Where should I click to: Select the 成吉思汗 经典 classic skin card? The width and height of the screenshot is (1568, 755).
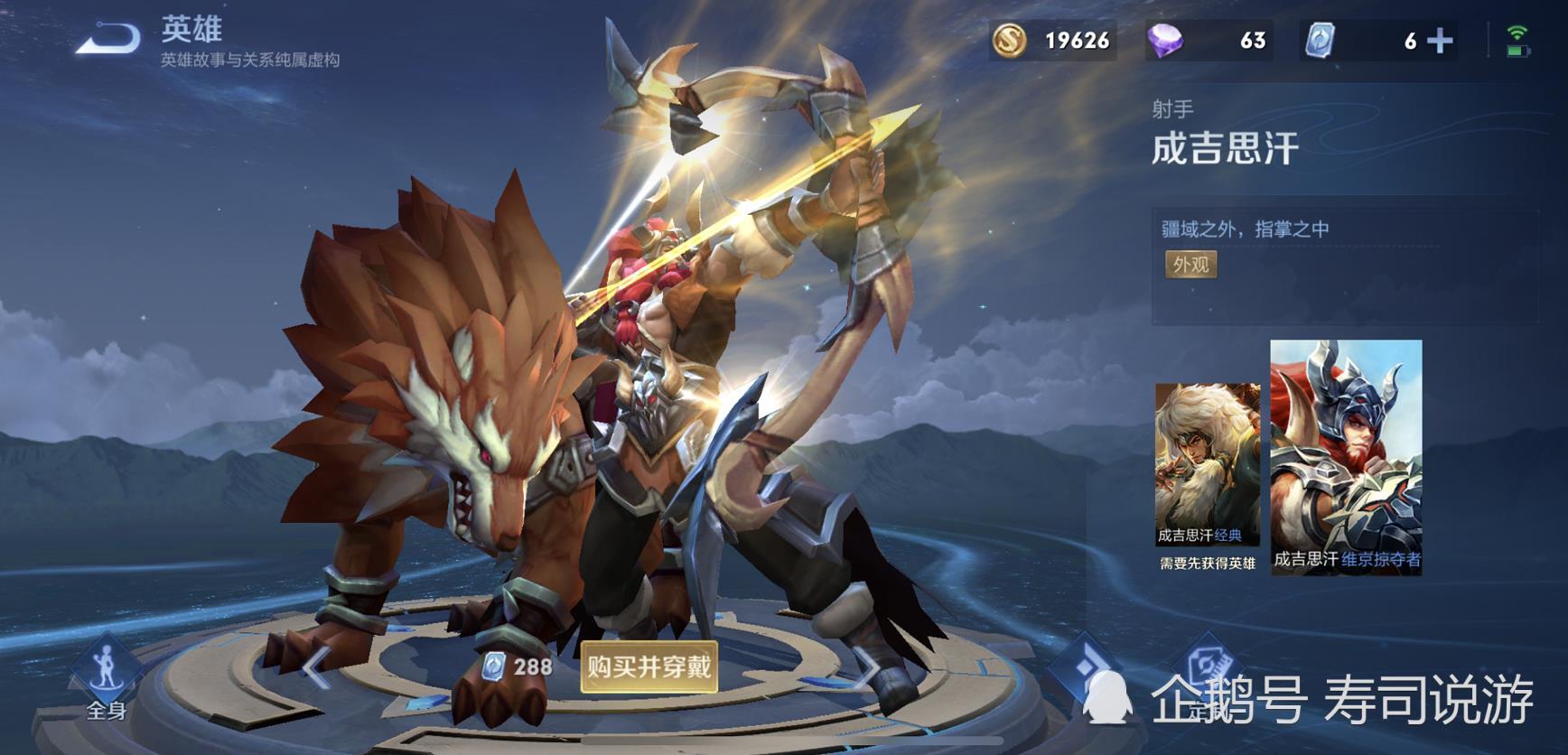coord(1207,465)
